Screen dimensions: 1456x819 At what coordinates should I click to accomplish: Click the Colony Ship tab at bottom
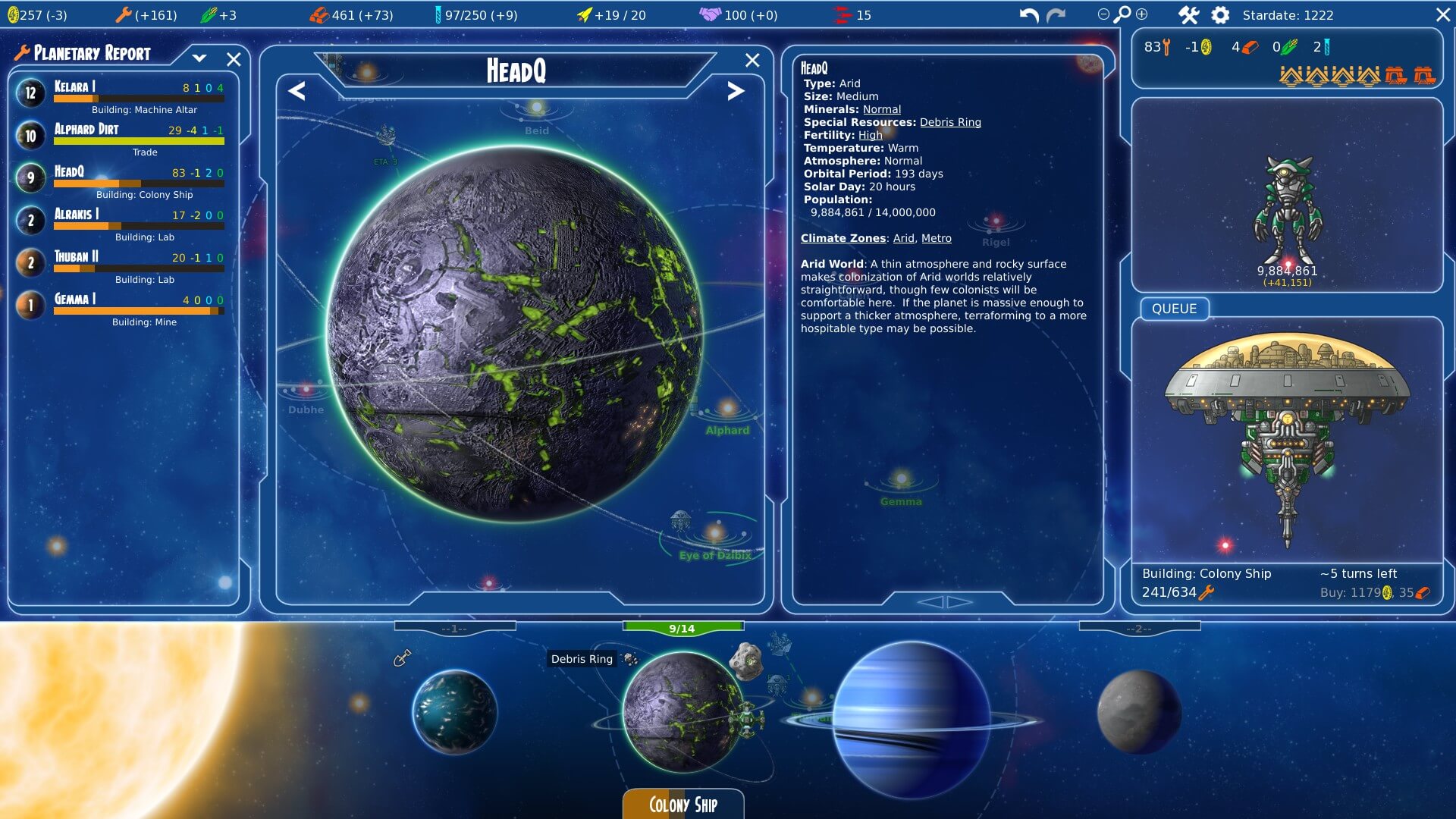(682, 805)
